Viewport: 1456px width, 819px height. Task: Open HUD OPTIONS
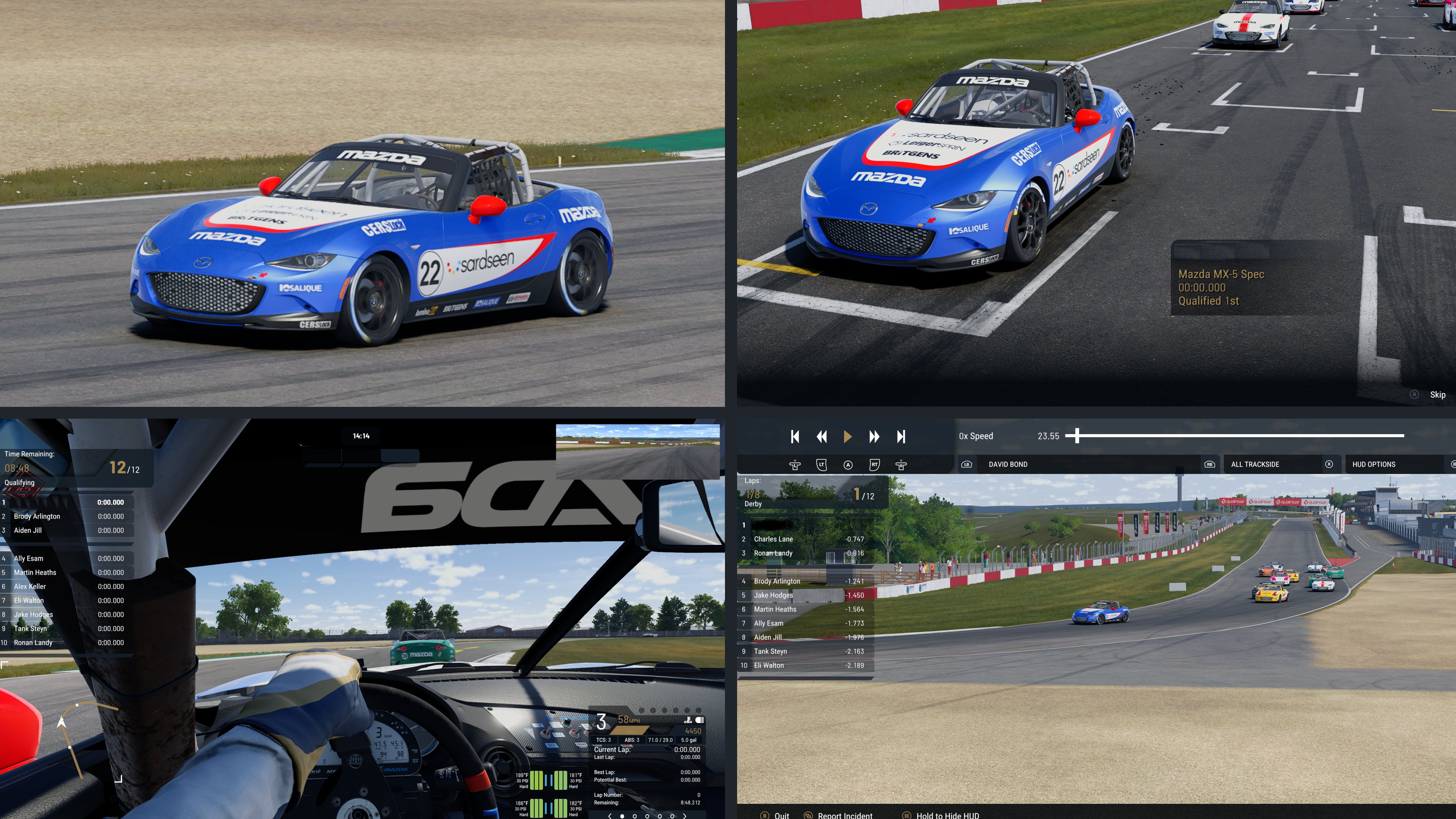1373,464
